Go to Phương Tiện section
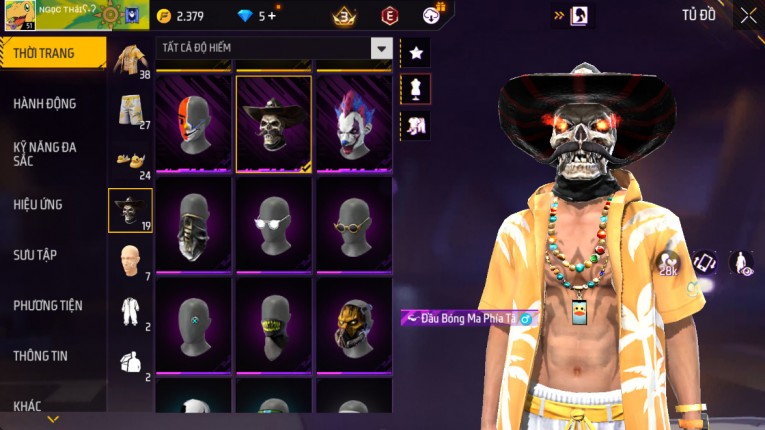Screen dimensions: 765x430 click(x=48, y=305)
